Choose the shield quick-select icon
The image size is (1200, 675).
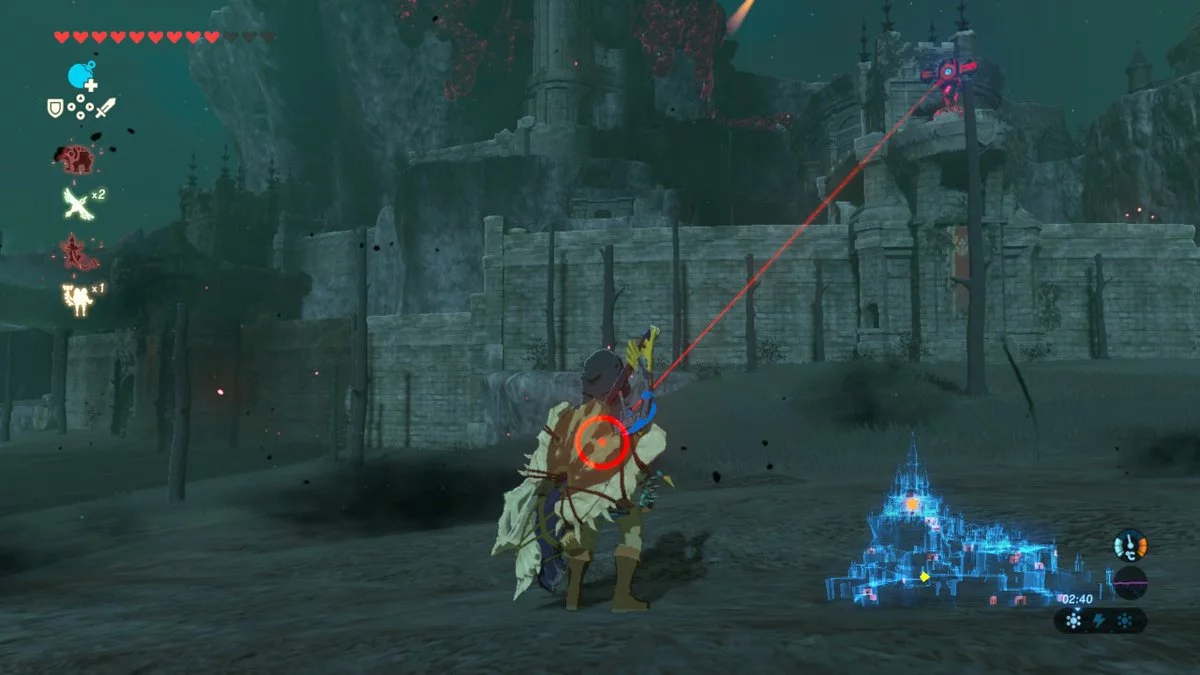click(x=56, y=107)
